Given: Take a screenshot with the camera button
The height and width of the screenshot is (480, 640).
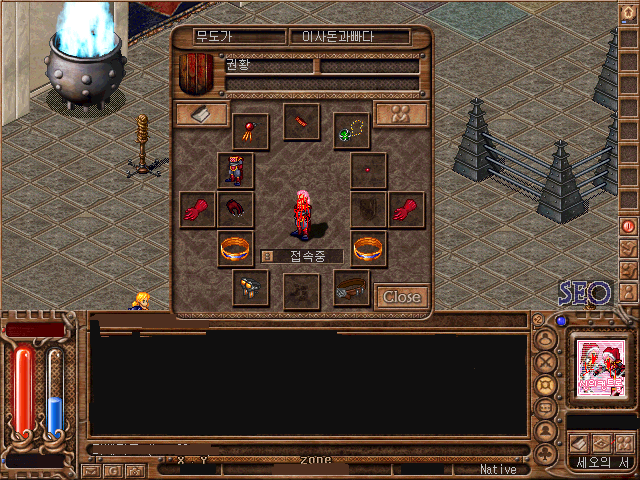Looking at the screenshot, I should point(134,469).
